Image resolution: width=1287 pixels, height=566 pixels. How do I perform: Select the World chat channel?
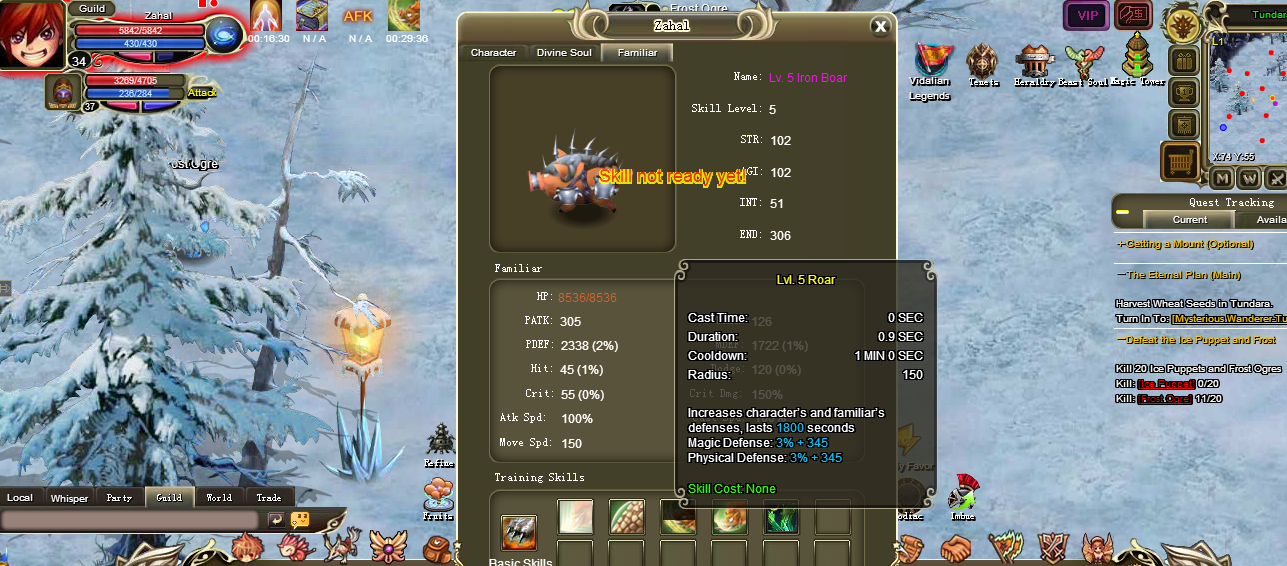point(219,498)
